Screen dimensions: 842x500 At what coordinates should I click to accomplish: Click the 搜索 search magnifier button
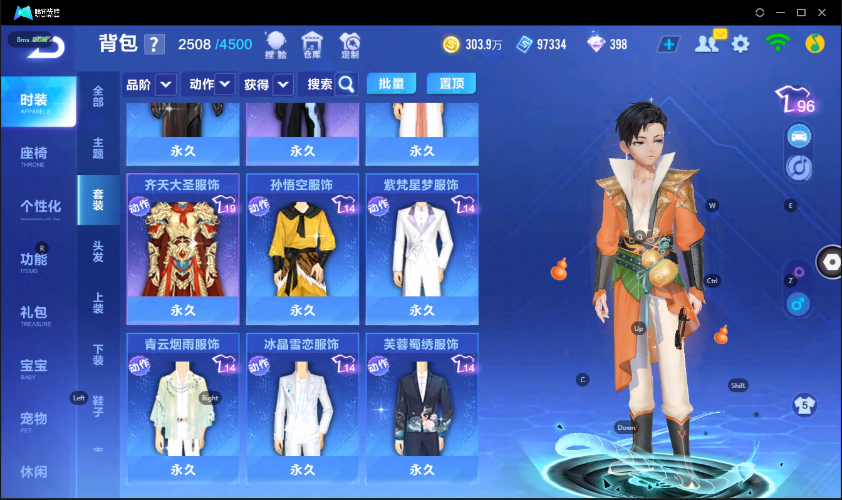click(x=346, y=84)
